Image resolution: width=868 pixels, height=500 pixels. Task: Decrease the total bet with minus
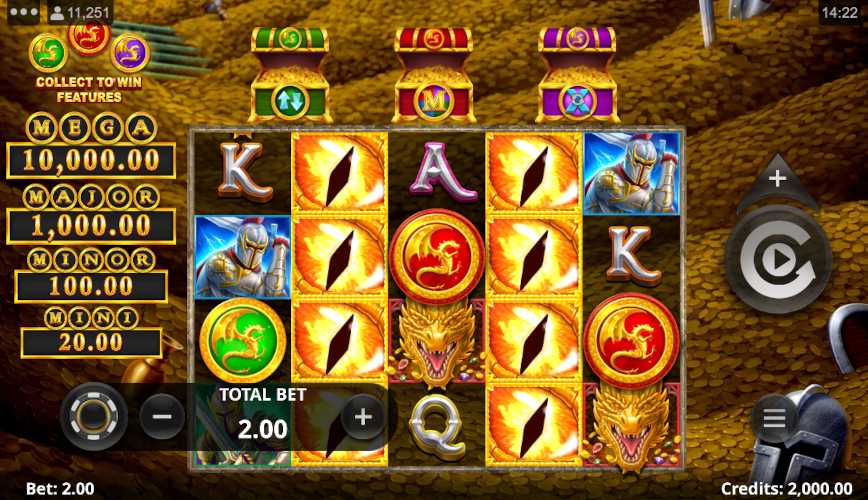coord(162,416)
